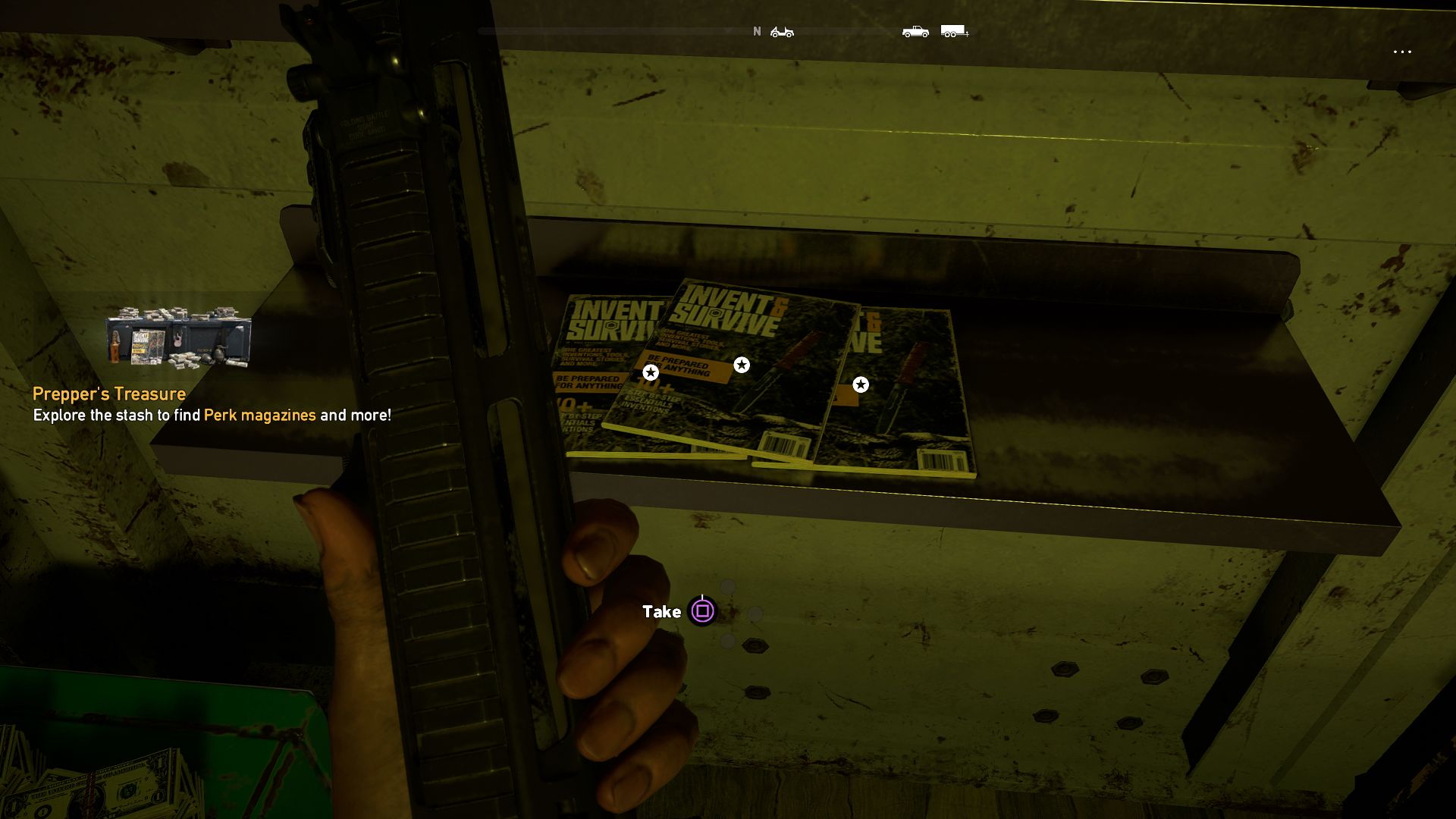Image resolution: width=1456 pixels, height=819 pixels.
Task: Click the star marker on the middle magazine
Action: tap(741, 365)
